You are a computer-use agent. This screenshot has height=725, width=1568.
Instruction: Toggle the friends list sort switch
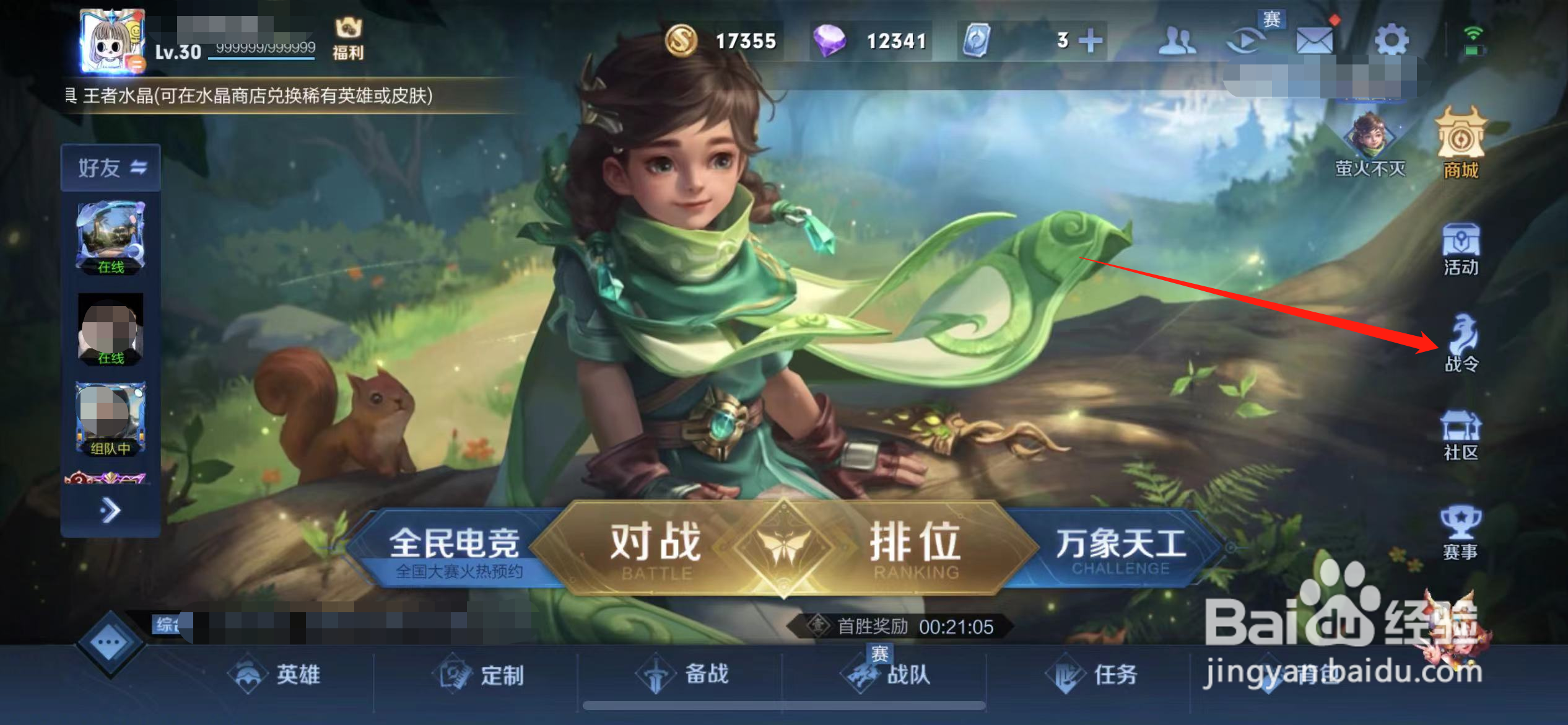click(137, 165)
